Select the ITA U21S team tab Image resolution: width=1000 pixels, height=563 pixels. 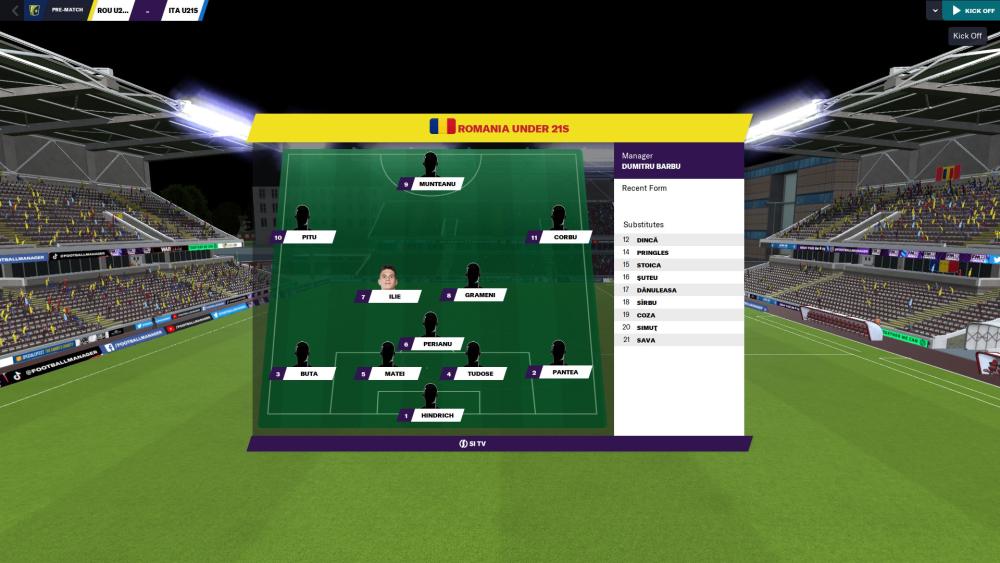[x=180, y=11]
